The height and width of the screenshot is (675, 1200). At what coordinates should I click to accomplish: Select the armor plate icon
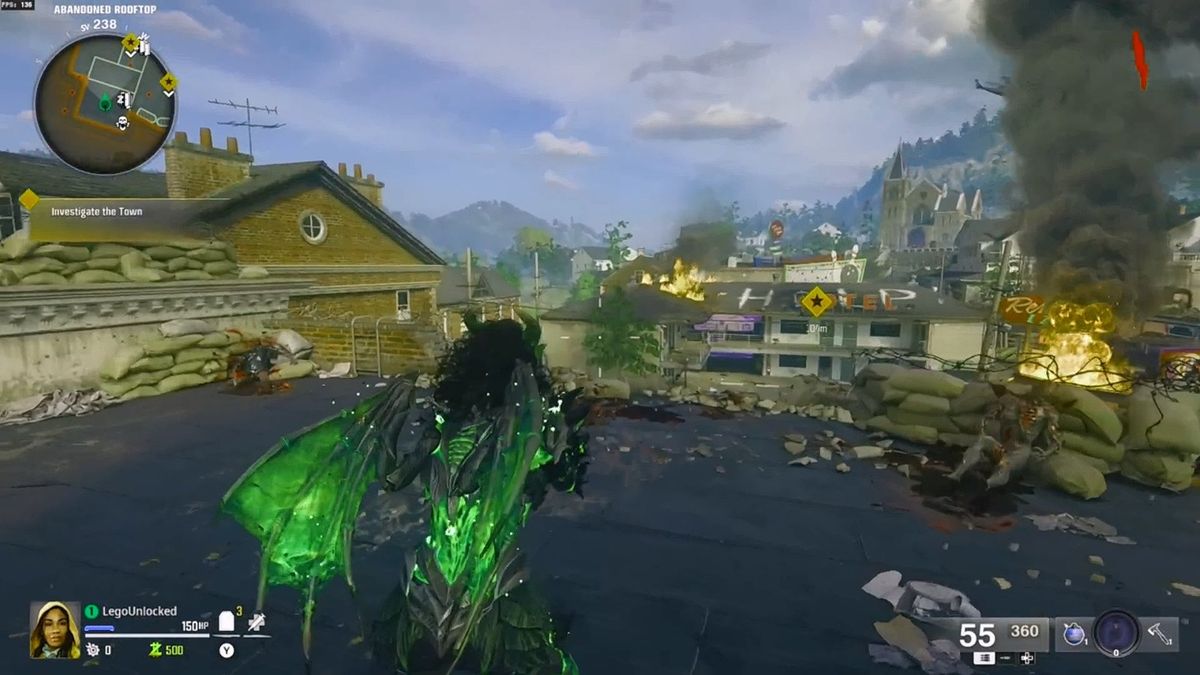(227, 622)
